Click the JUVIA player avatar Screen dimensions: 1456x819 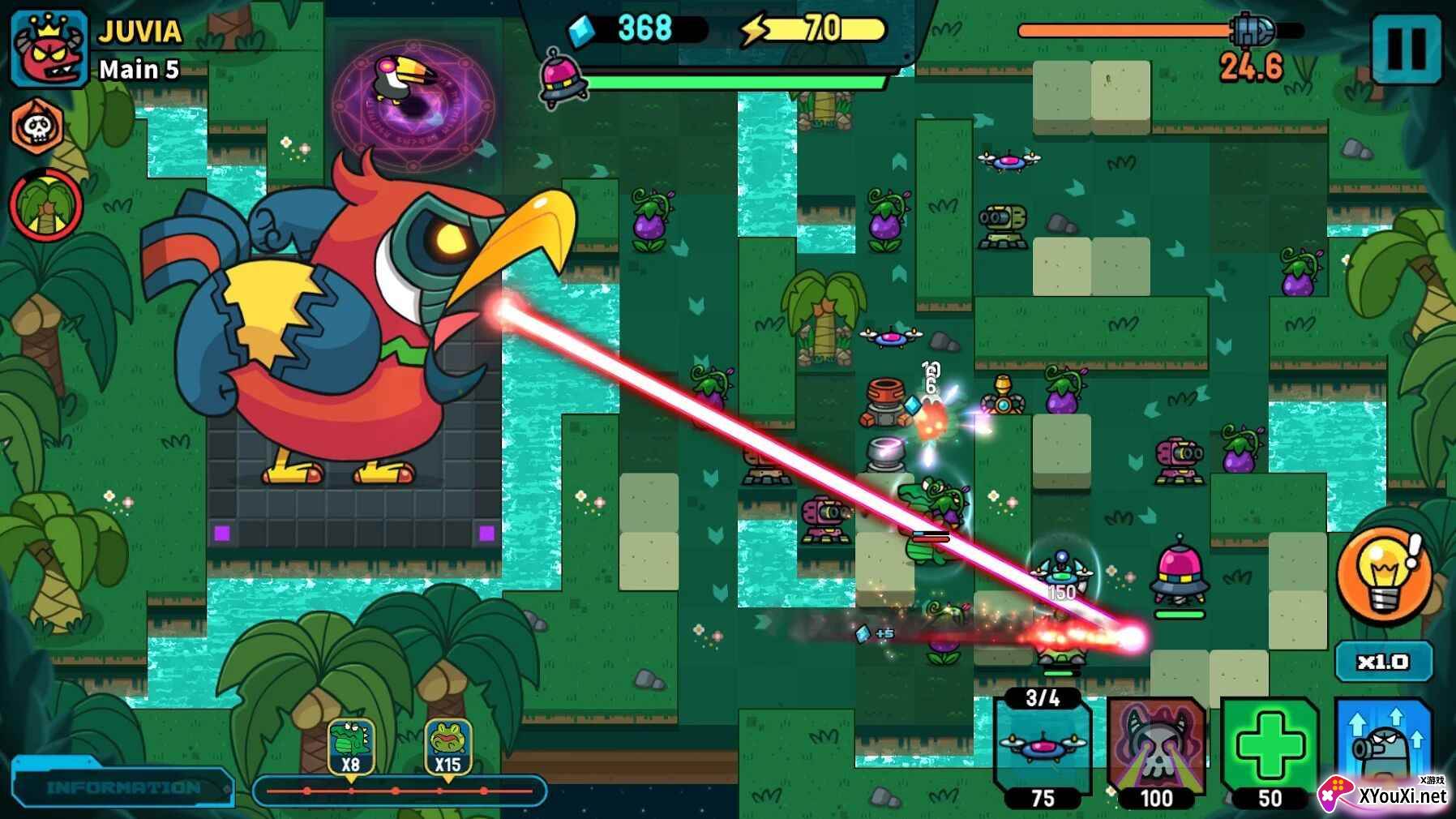[x=49, y=49]
